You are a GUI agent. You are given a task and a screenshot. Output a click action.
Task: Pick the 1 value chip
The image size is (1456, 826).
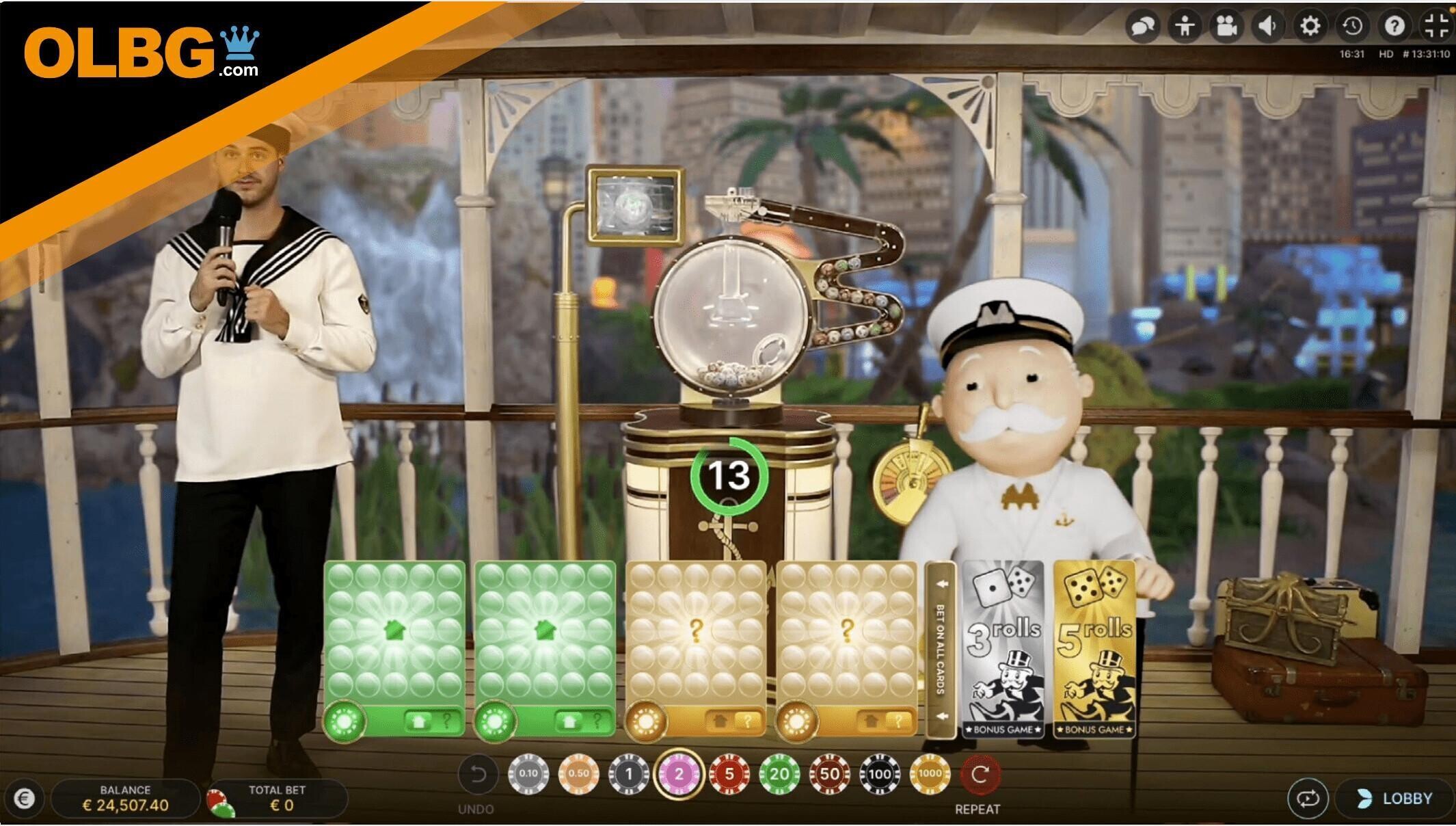click(629, 774)
